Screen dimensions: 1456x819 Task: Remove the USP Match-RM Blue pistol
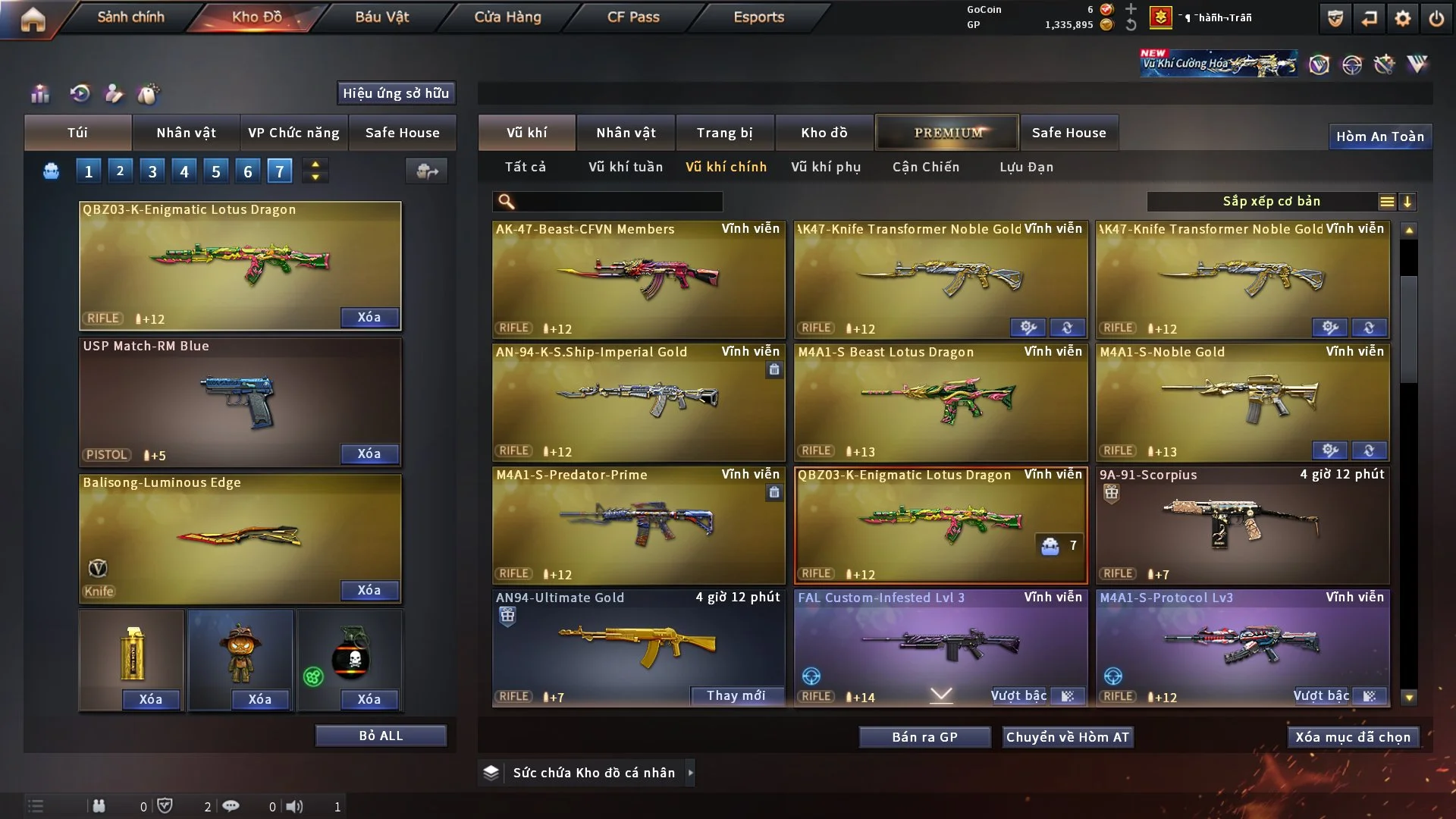click(x=369, y=453)
